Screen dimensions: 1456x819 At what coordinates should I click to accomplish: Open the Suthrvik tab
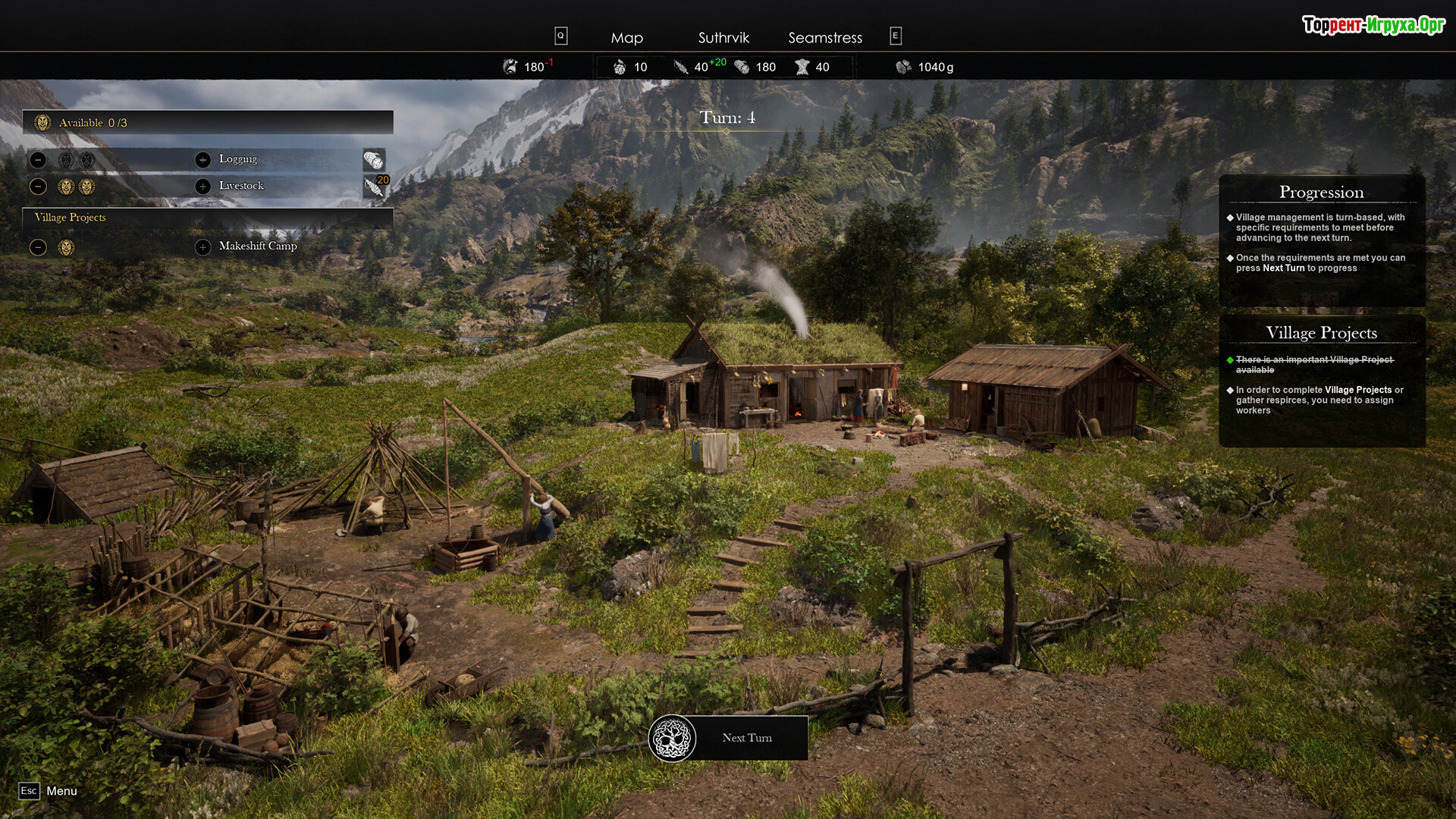[723, 37]
